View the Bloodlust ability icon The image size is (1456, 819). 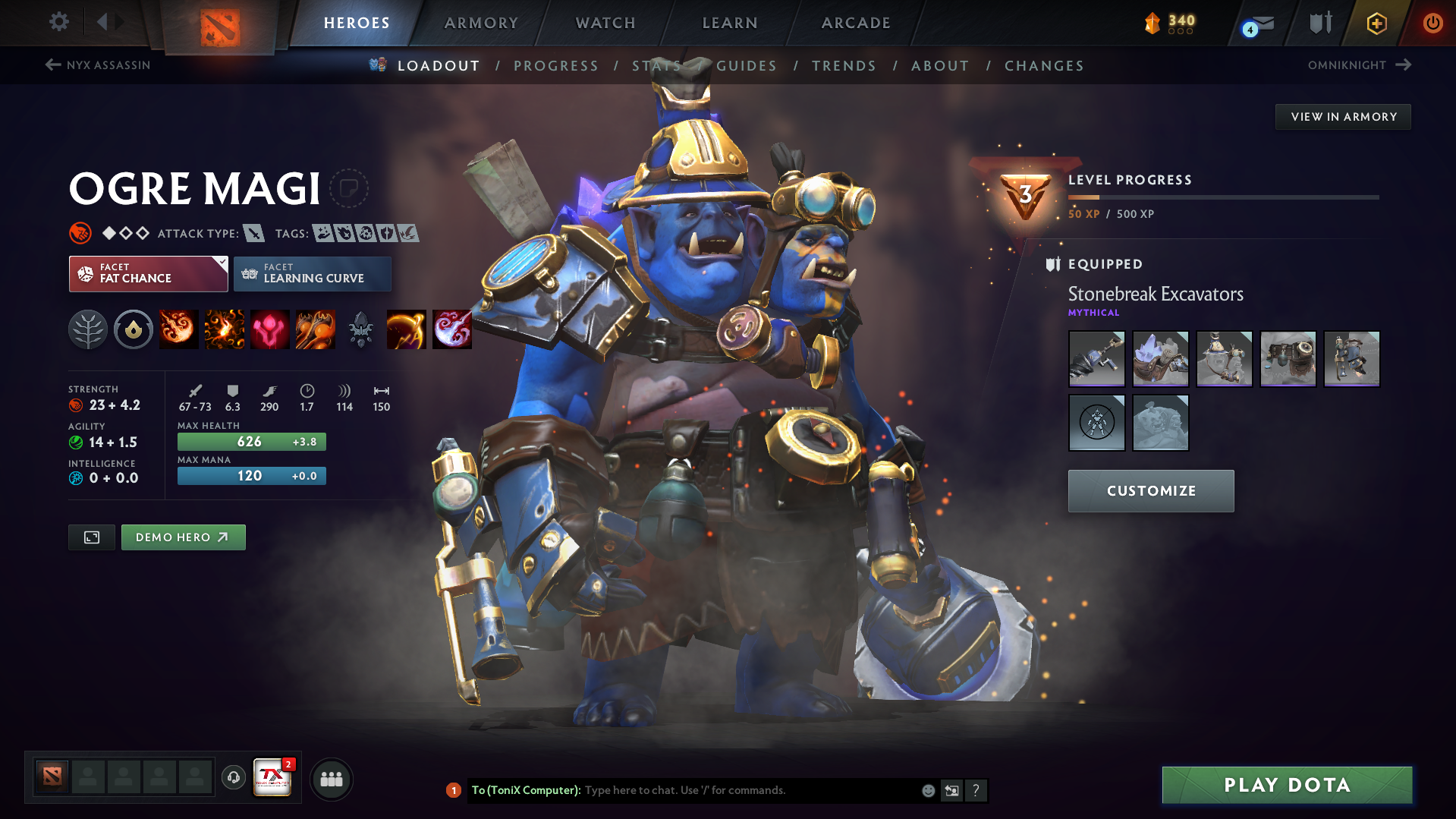[269, 329]
